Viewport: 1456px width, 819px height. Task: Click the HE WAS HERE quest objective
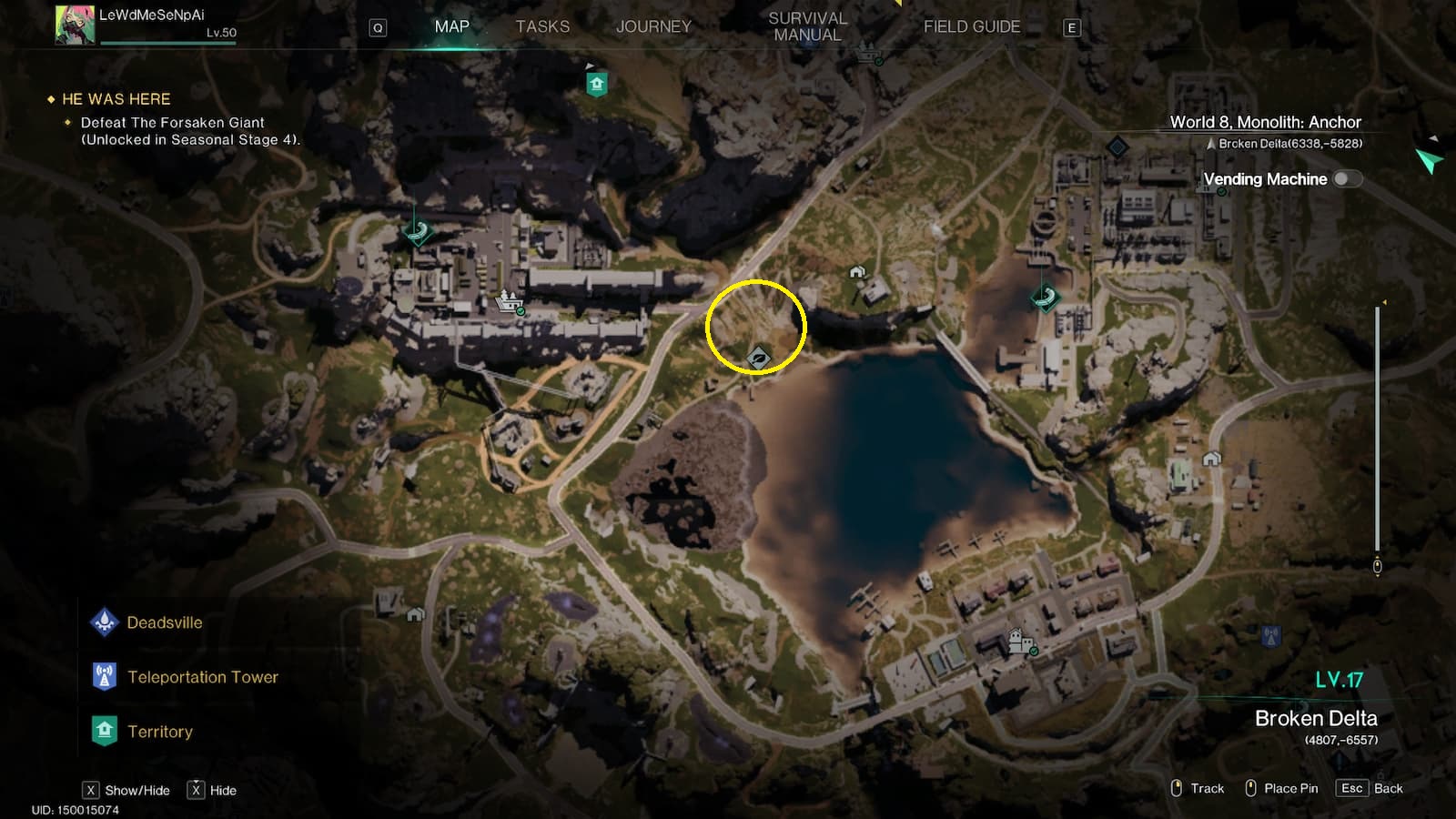tap(116, 99)
